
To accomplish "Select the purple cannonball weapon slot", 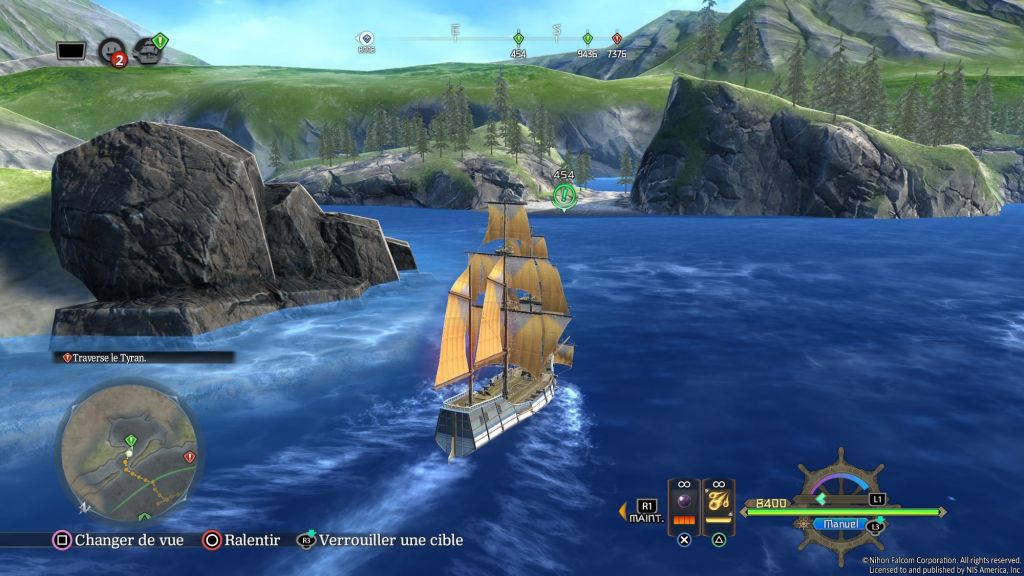I will [684, 501].
